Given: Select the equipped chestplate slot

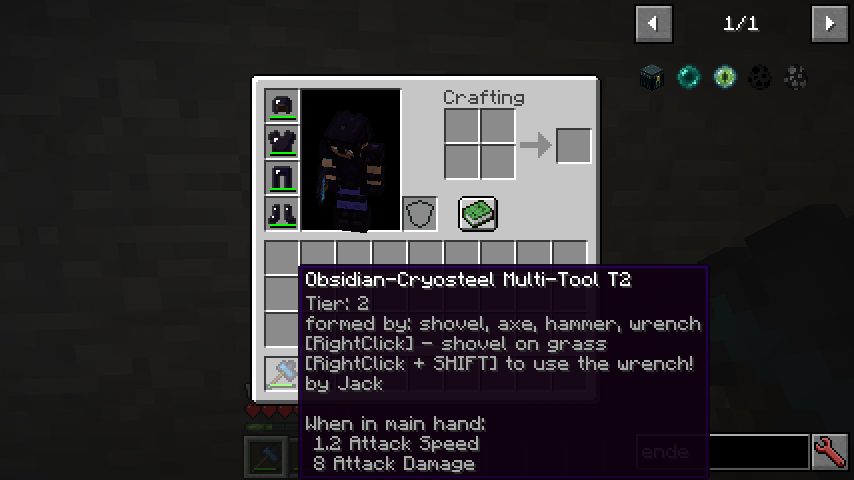Looking at the screenshot, I should coord(282,142).
